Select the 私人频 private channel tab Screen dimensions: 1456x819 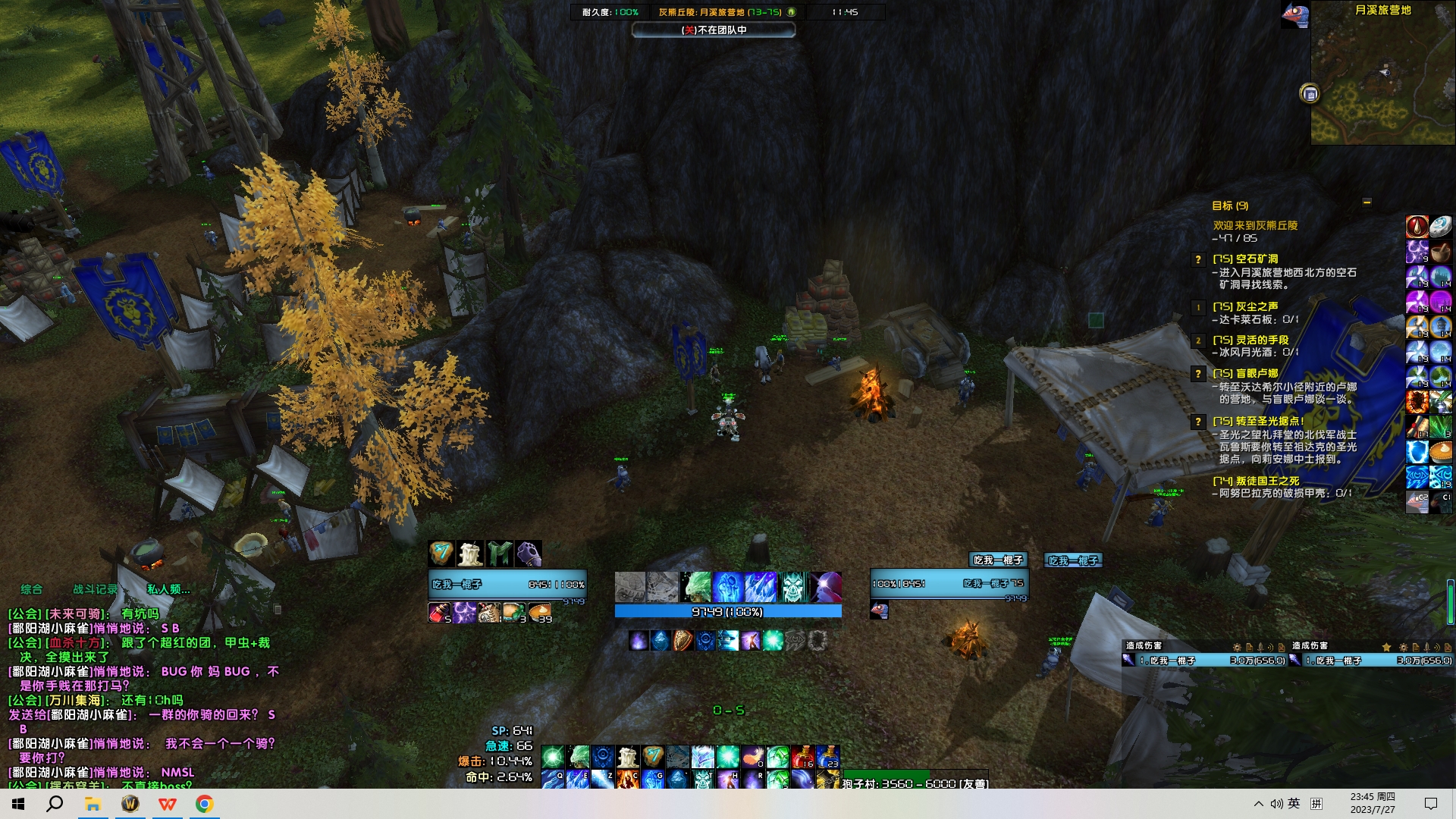168,589
